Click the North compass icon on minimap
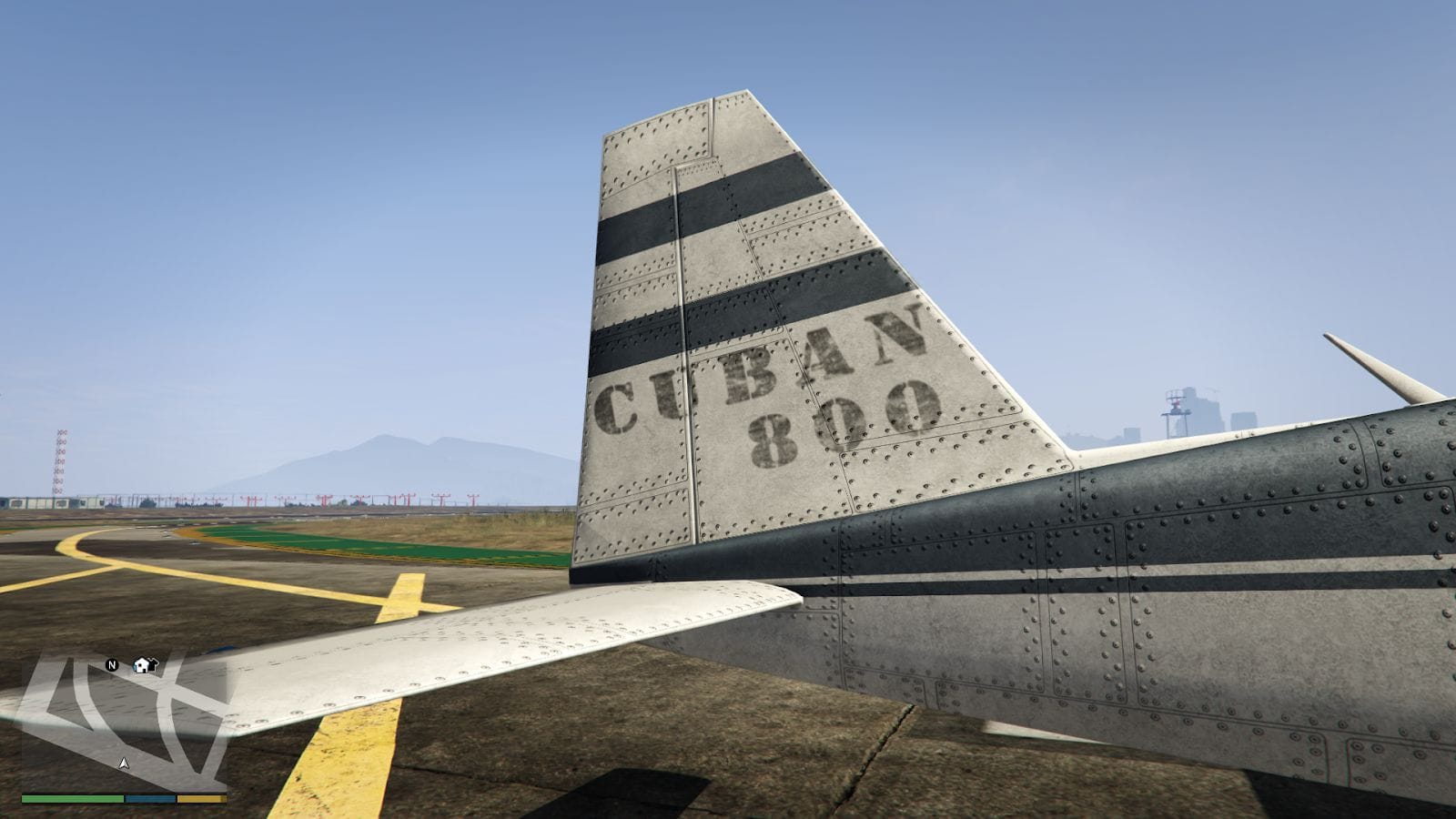The image size is (1456, 819). tap(112, 665)
